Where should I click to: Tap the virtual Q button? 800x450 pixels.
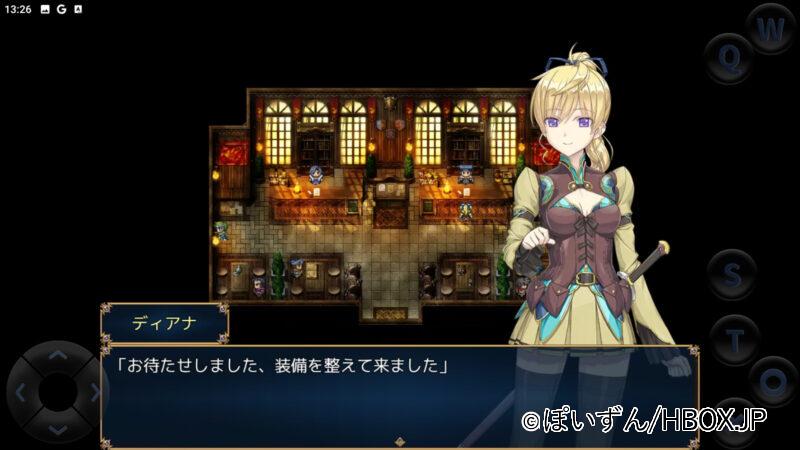(x=729, y=57)
